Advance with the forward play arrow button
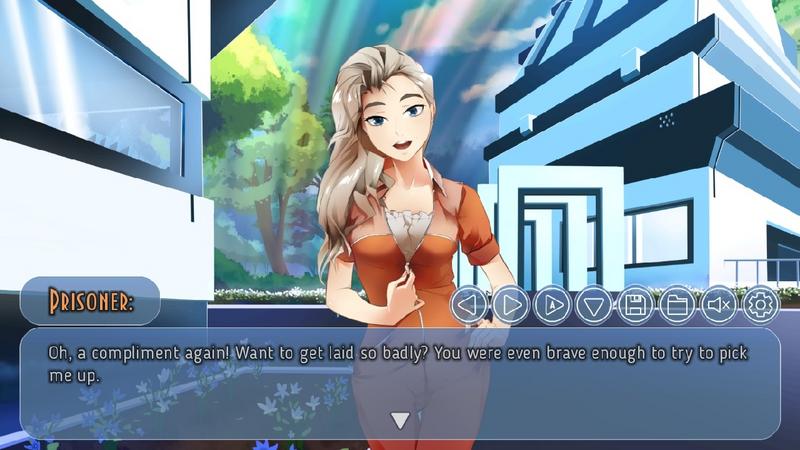800x450 pixels. (510, 305)
